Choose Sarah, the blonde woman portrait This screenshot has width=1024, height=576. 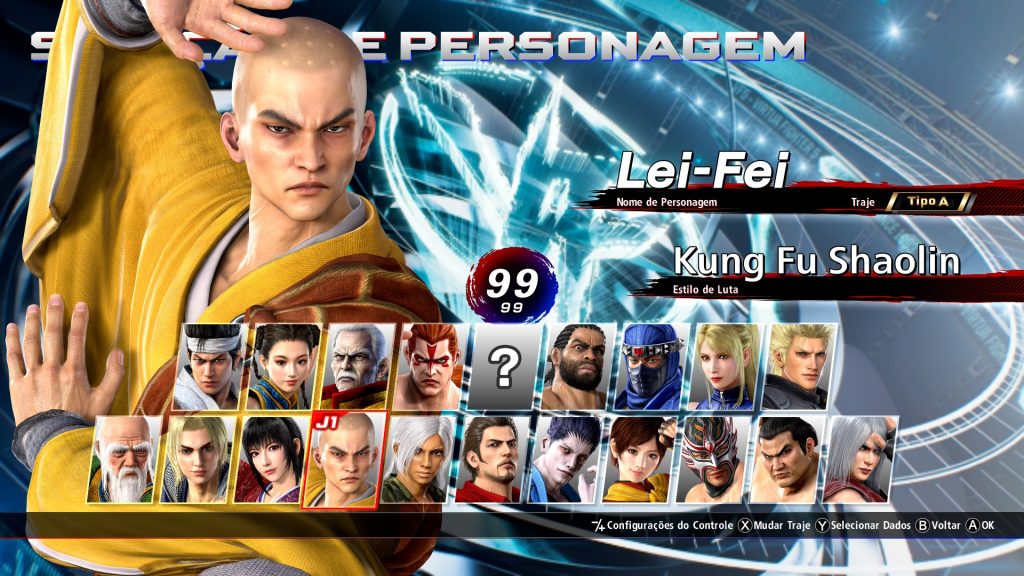pyautogui.click(x=726, y=367)
